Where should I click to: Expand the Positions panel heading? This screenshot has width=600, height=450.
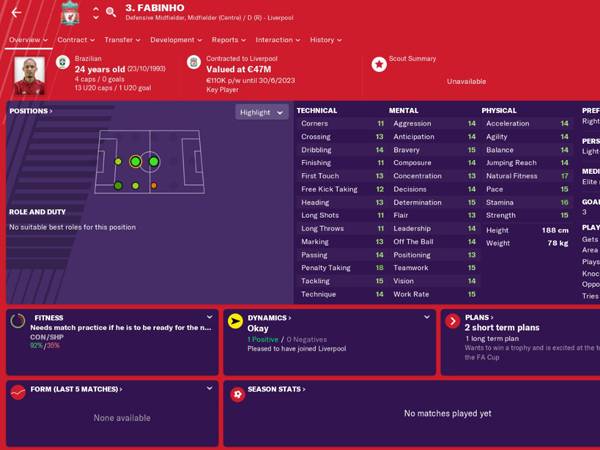pos(30,111)
